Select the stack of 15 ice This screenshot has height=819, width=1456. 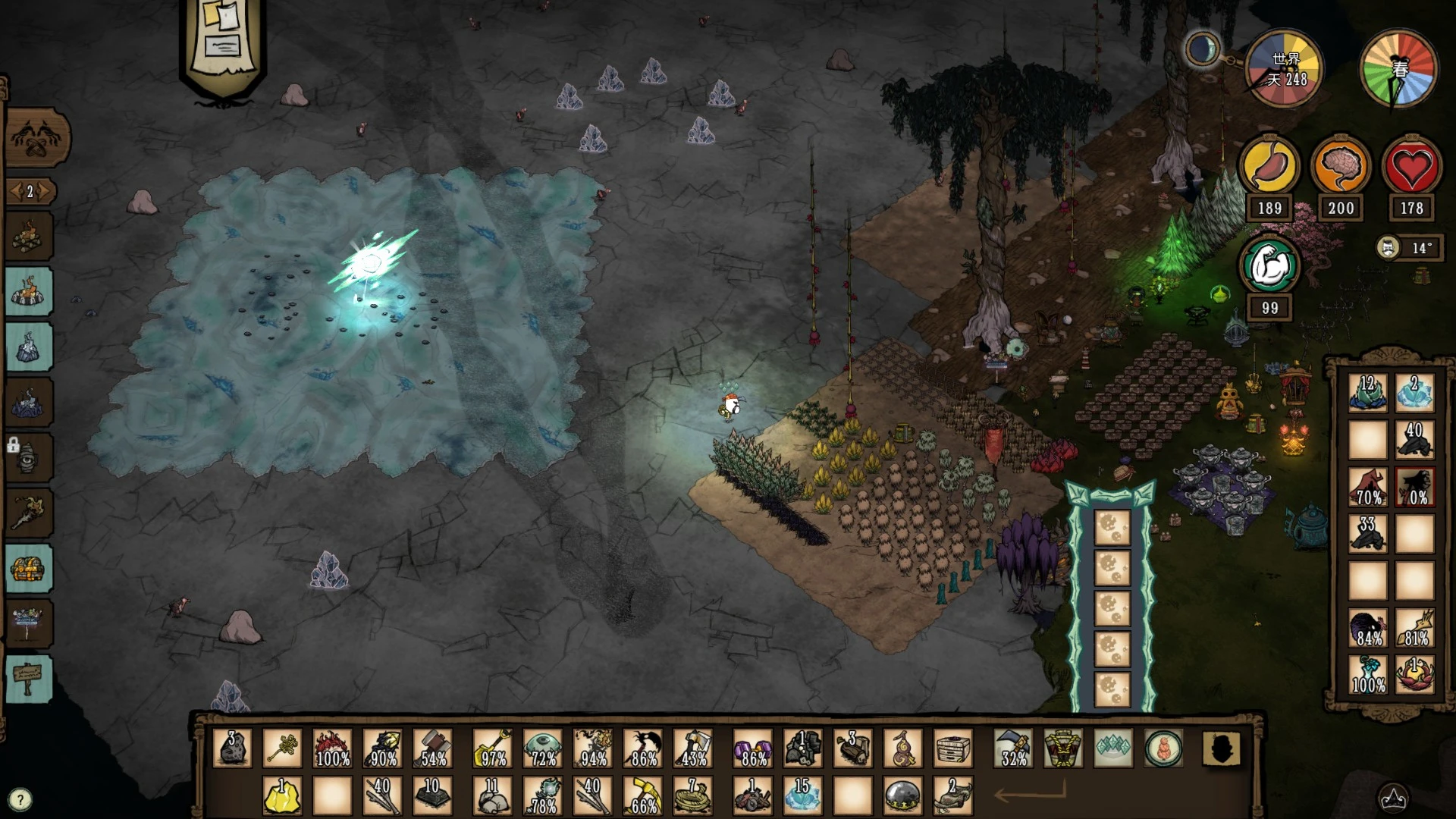pos(802,795)
